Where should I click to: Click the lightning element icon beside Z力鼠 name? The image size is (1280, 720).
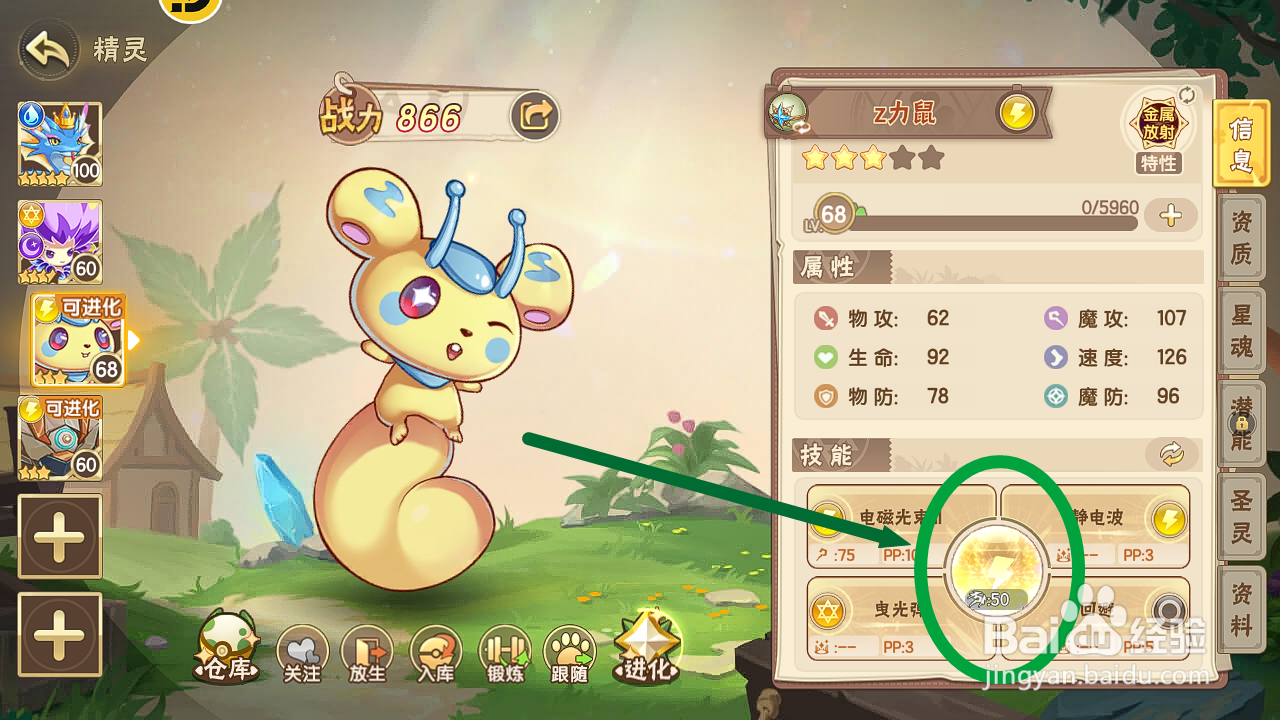1017,113
